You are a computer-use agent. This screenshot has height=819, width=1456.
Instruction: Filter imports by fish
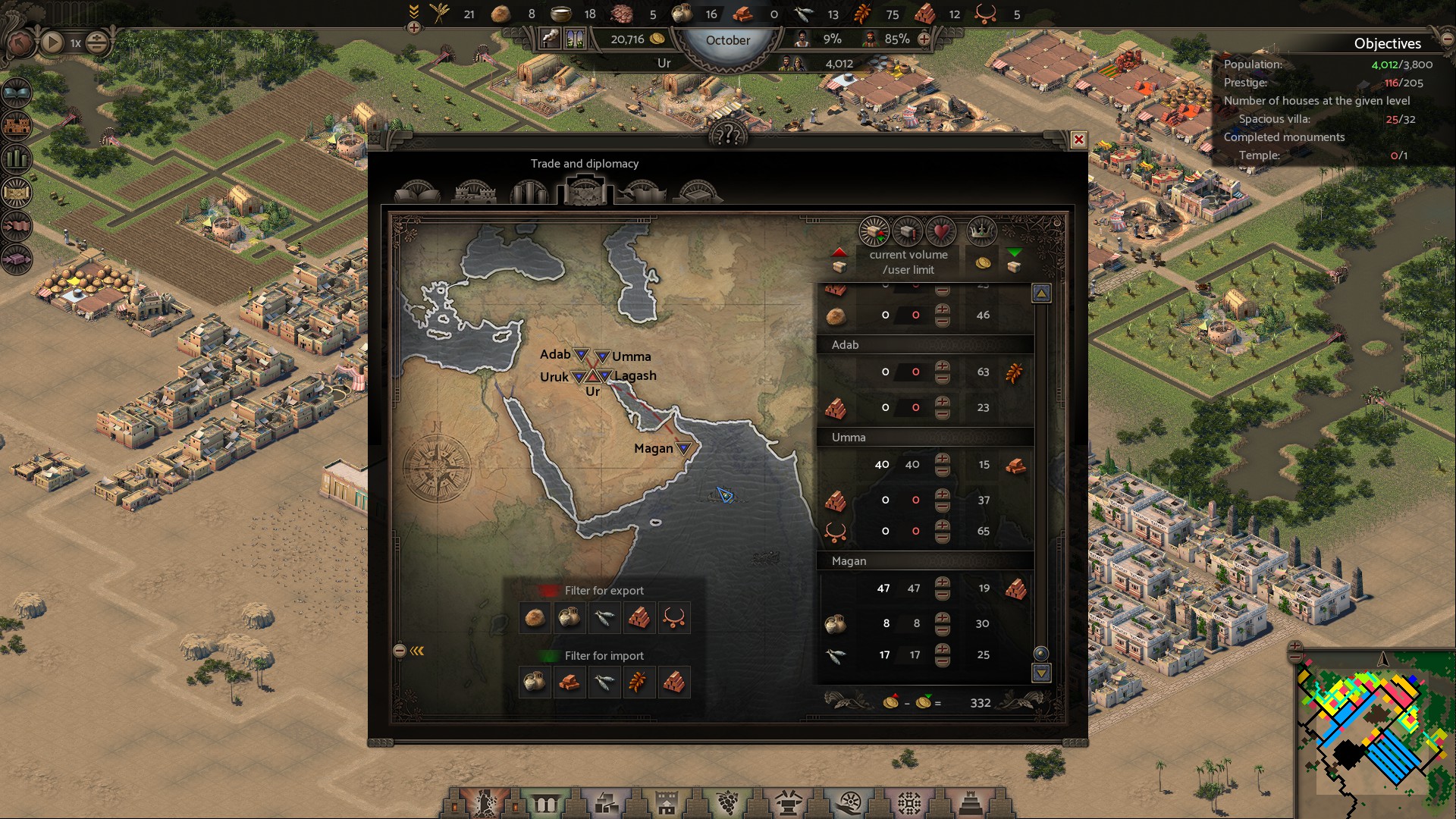click(604, 682)
